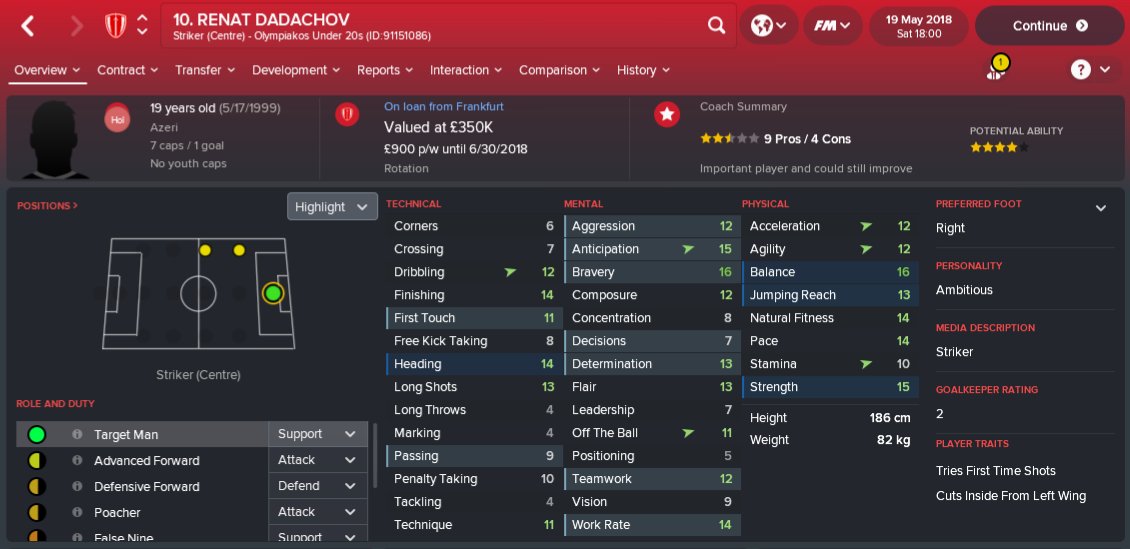Open the search magnifier
Viewport: 1130px width, 549px height.
coord(716,26)
